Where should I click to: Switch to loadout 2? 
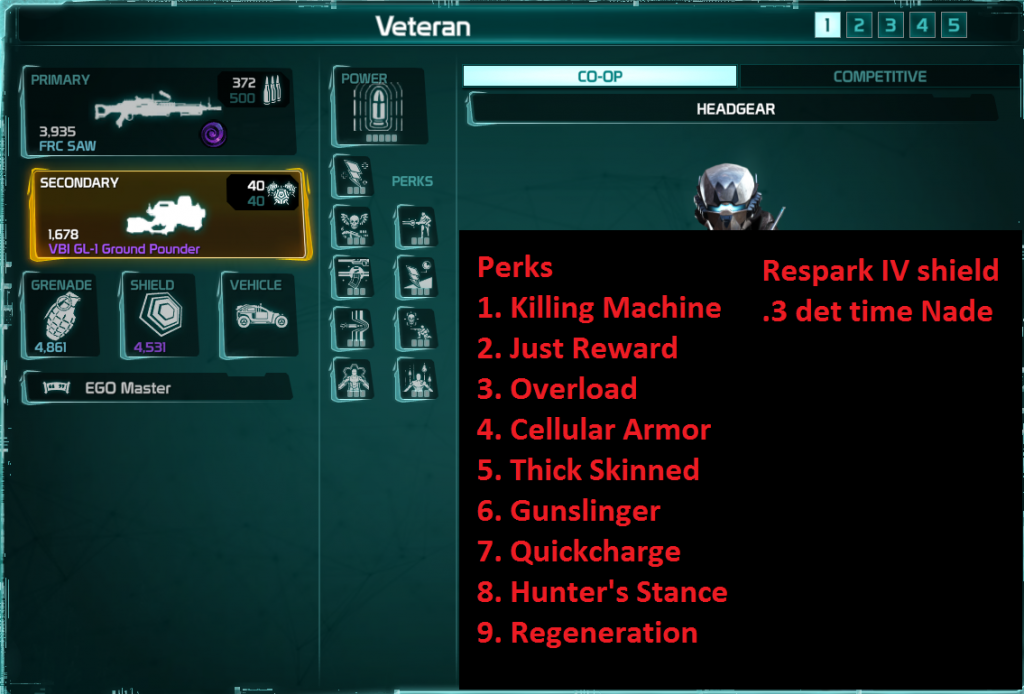coord(858,25)
